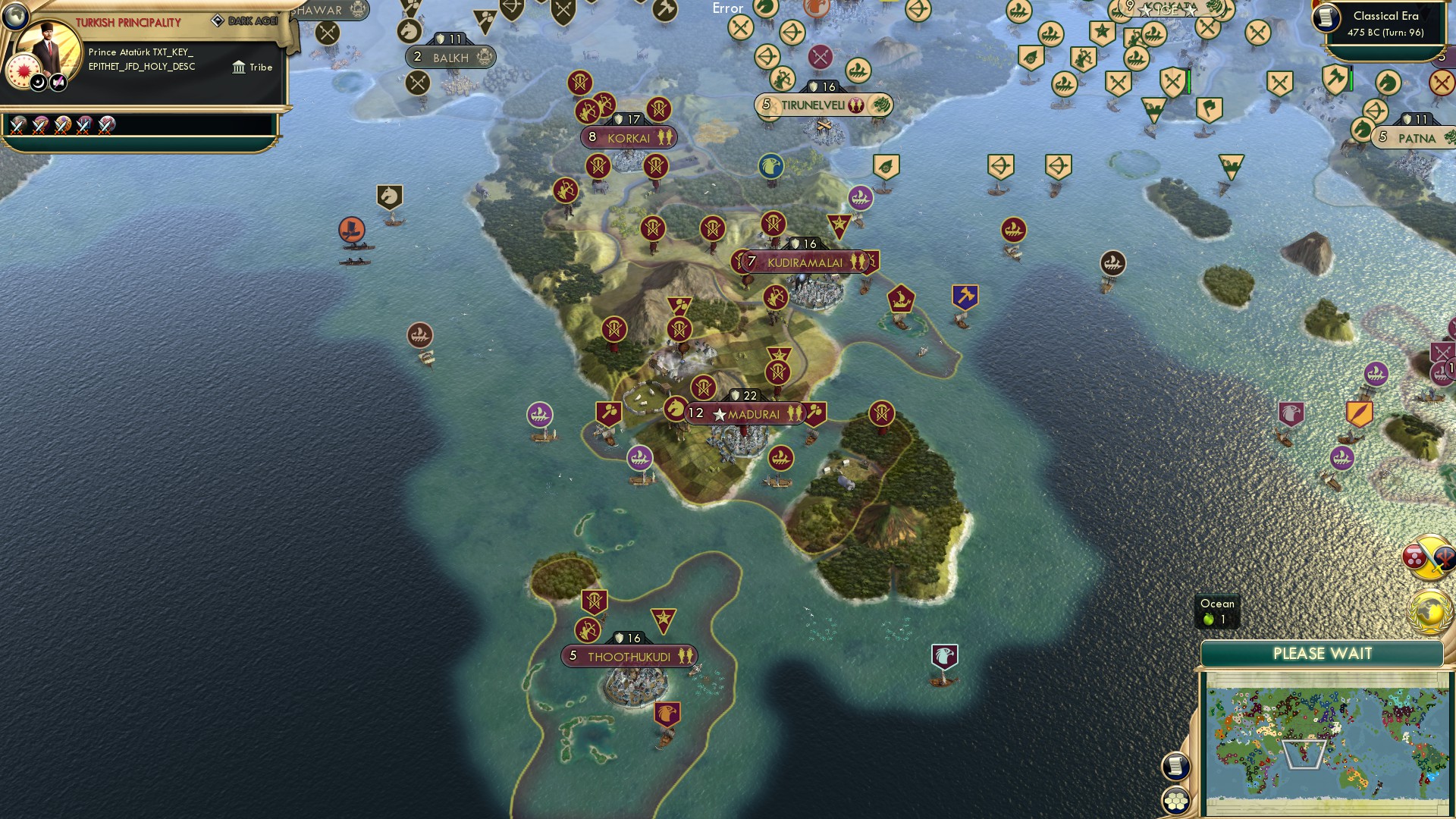Click the Tribe government building icon

click(x=239, y=67)
